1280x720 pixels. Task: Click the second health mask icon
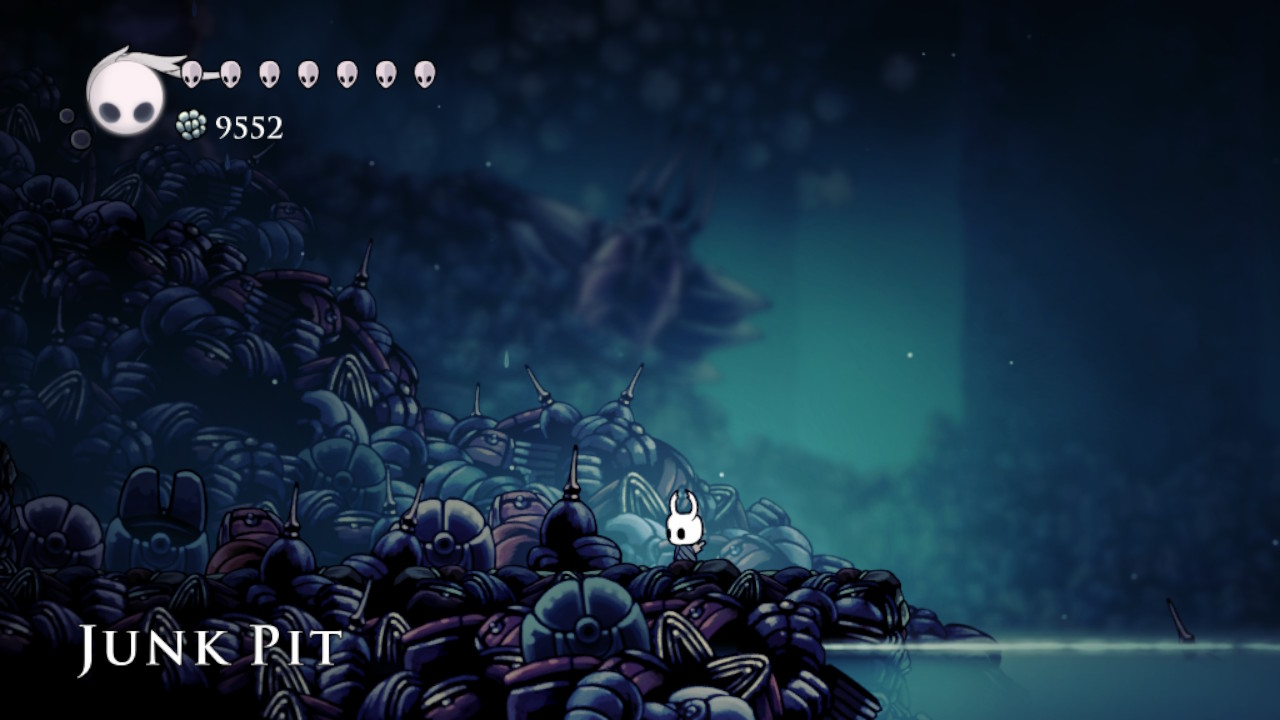(230, 72)
